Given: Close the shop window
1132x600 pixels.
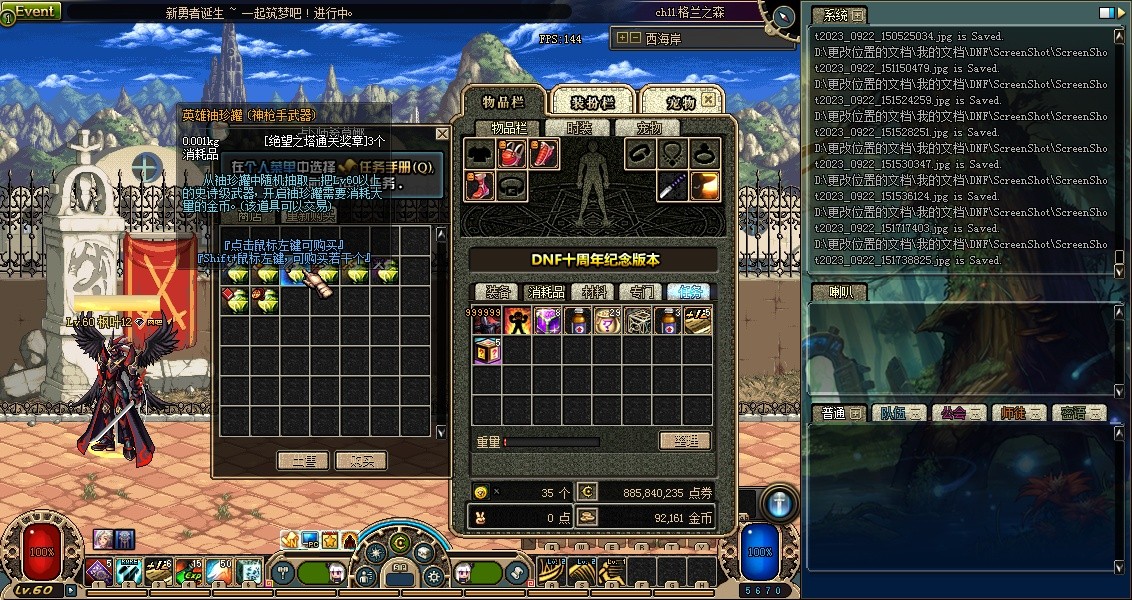Looking at the screenshot, I should coord(442,134).
